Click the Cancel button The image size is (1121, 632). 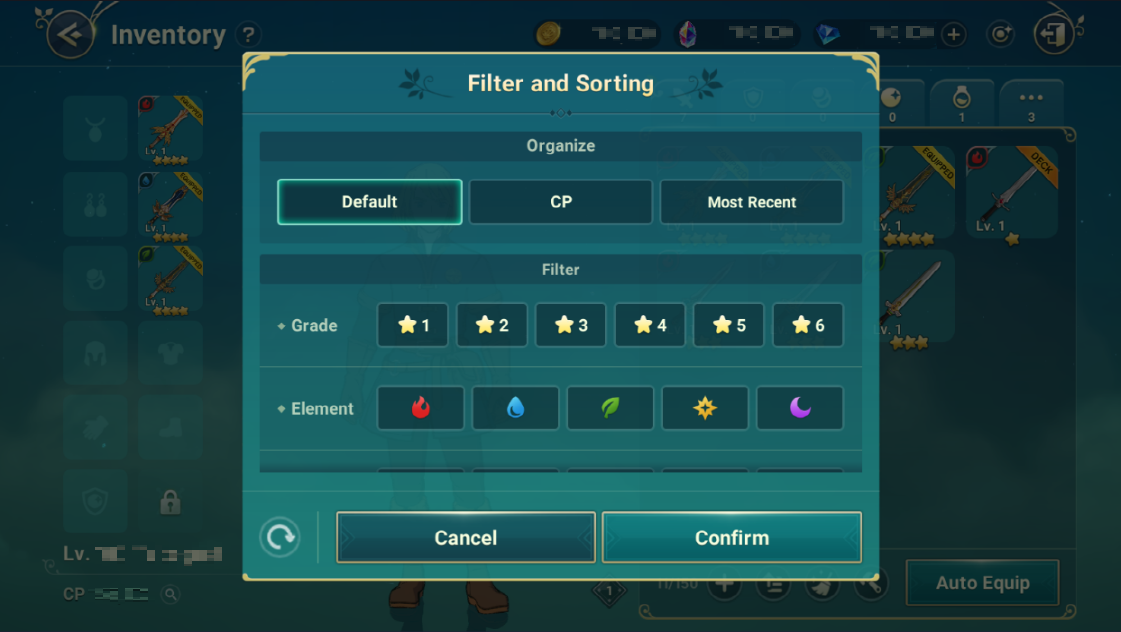click(465, 538)
